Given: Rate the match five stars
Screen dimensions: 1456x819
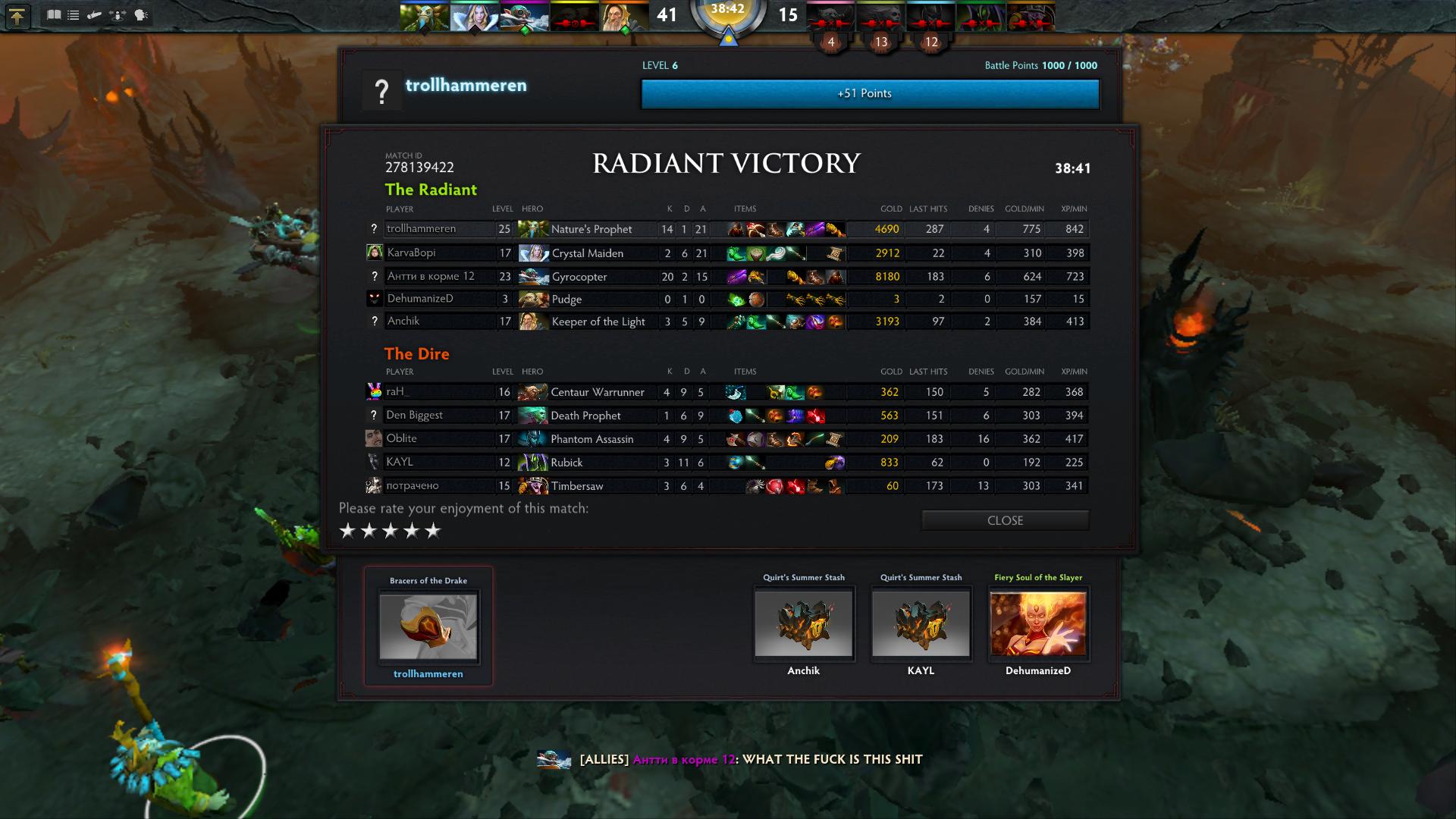Looking at the screenshot, I should tap(433, 531).
